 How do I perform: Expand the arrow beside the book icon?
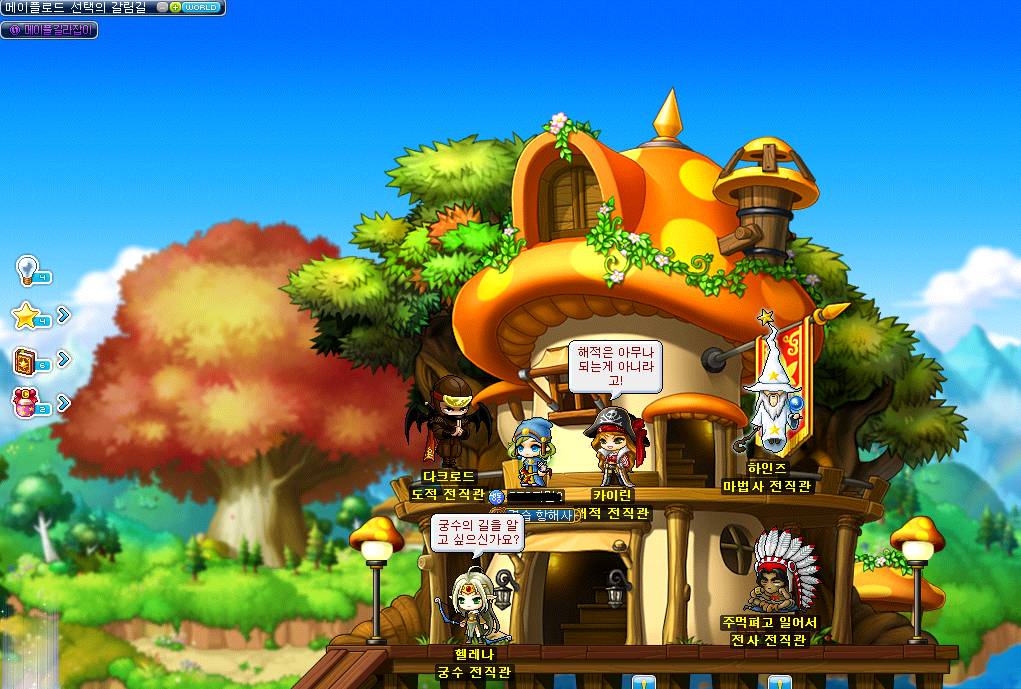64,359
